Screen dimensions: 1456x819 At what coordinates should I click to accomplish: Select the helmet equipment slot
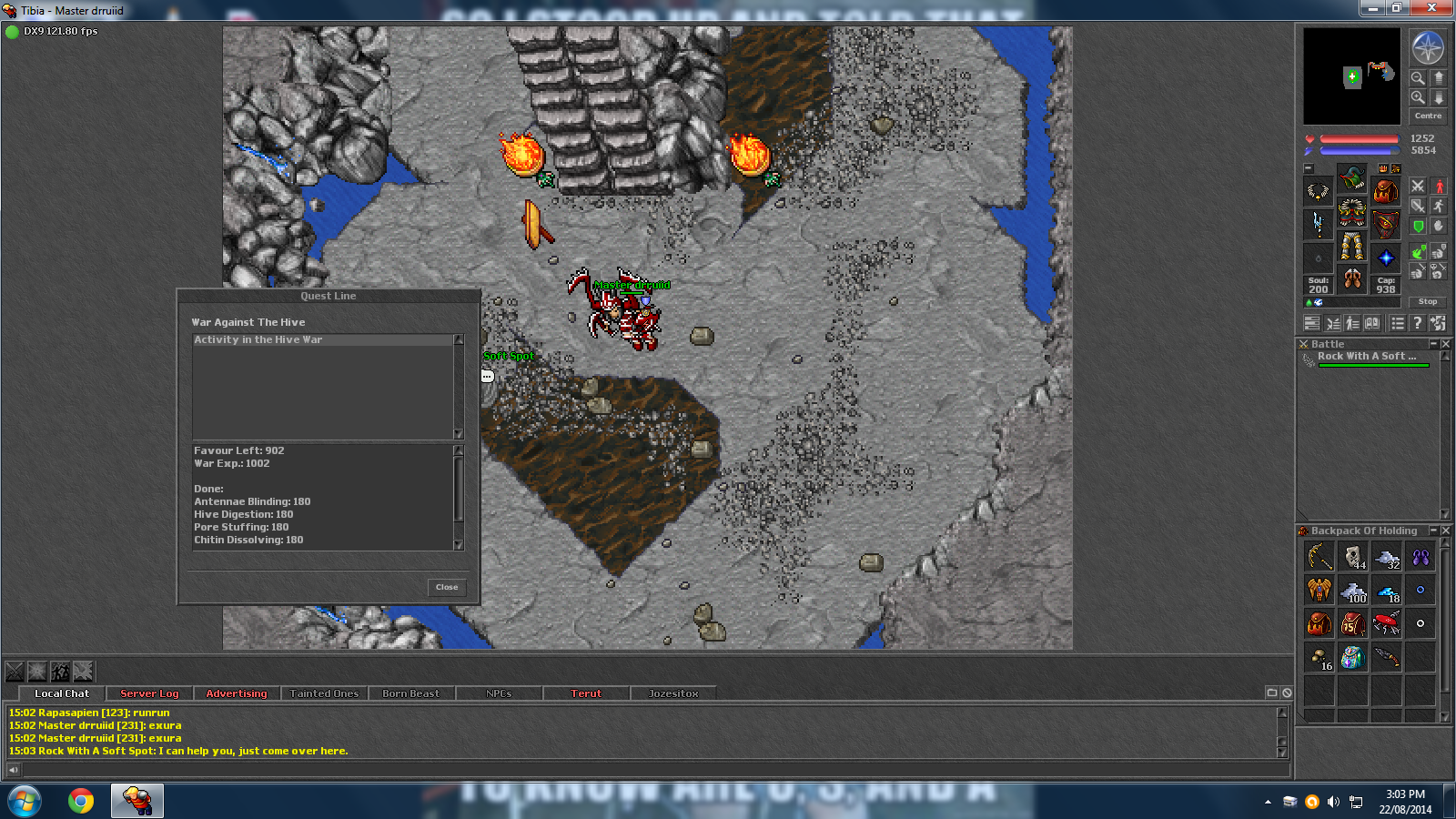tap(1351, 177)
